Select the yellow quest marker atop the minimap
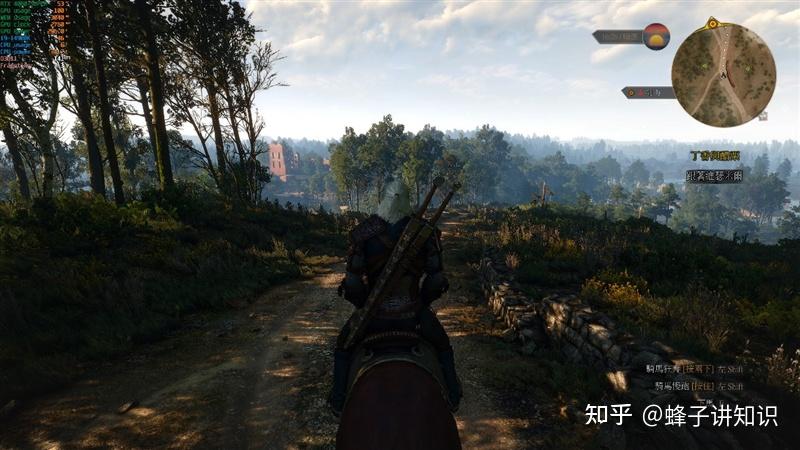The width and height of the screenshot is (800, 450). point(712,22)
